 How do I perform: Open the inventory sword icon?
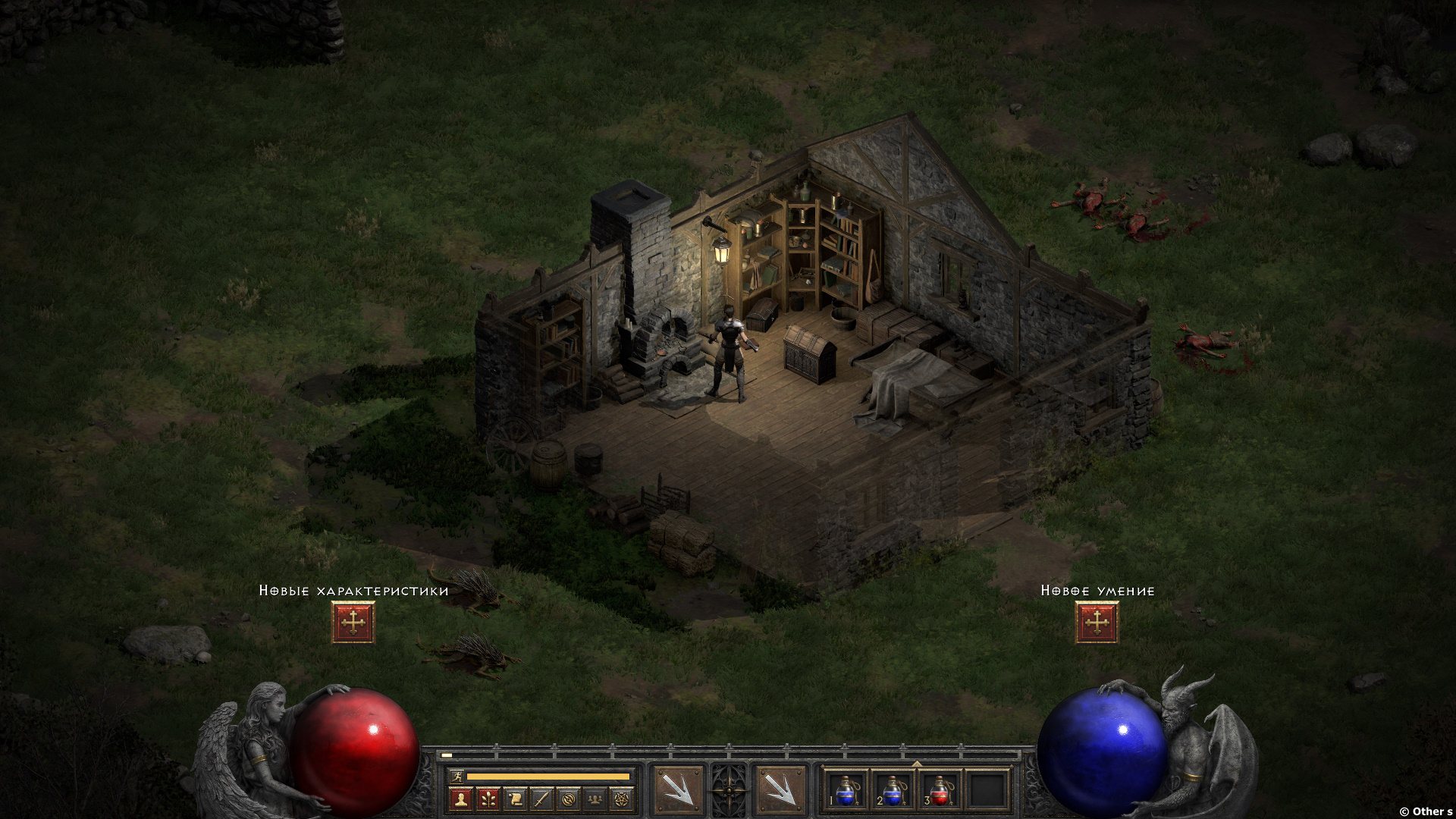pyautogui.click(x=541, y=799)
